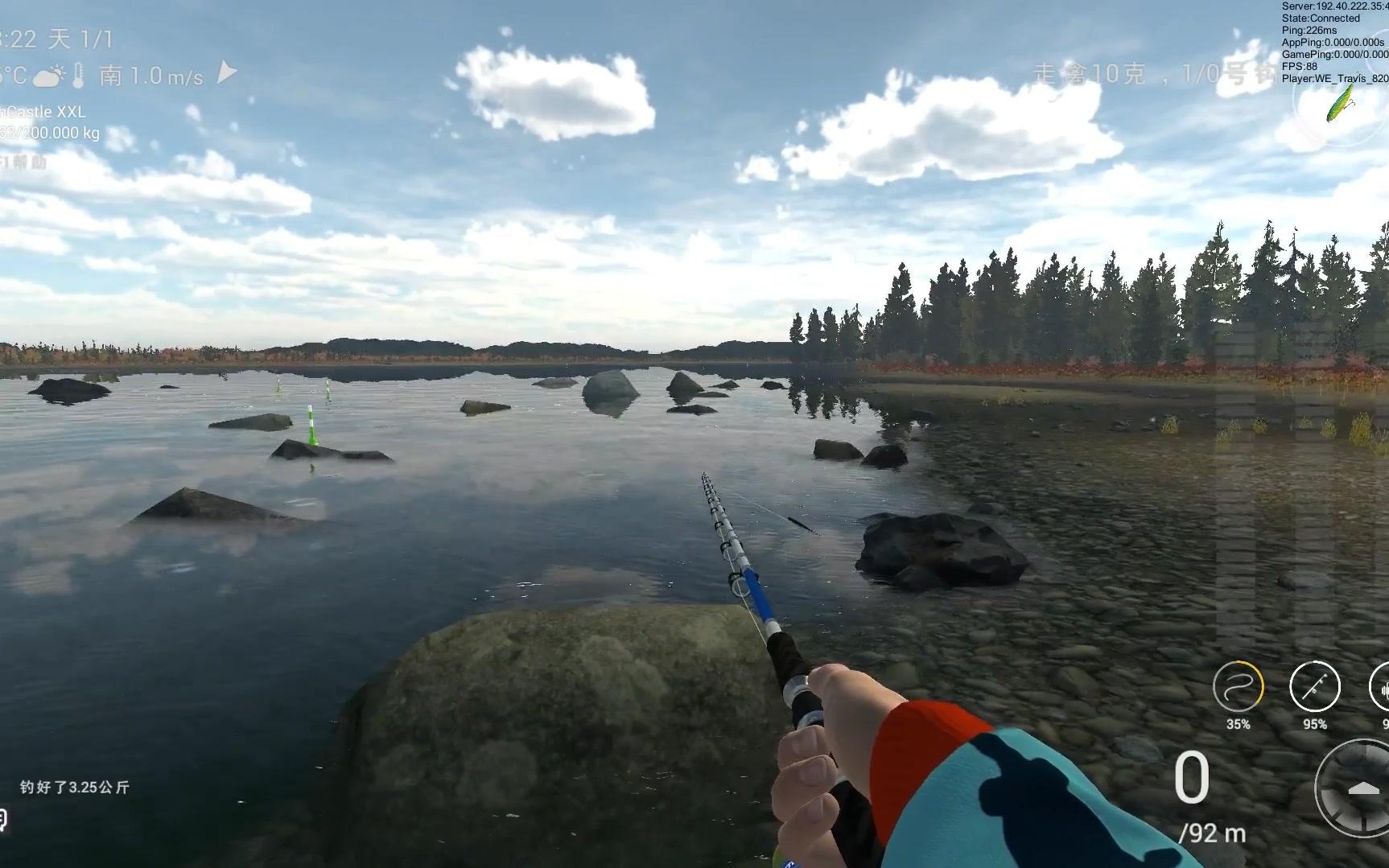Click the wind direction arrow indicator
The height and width of the screenshot is (868, 1389).
pyautogui.click(x=226, y=72)
